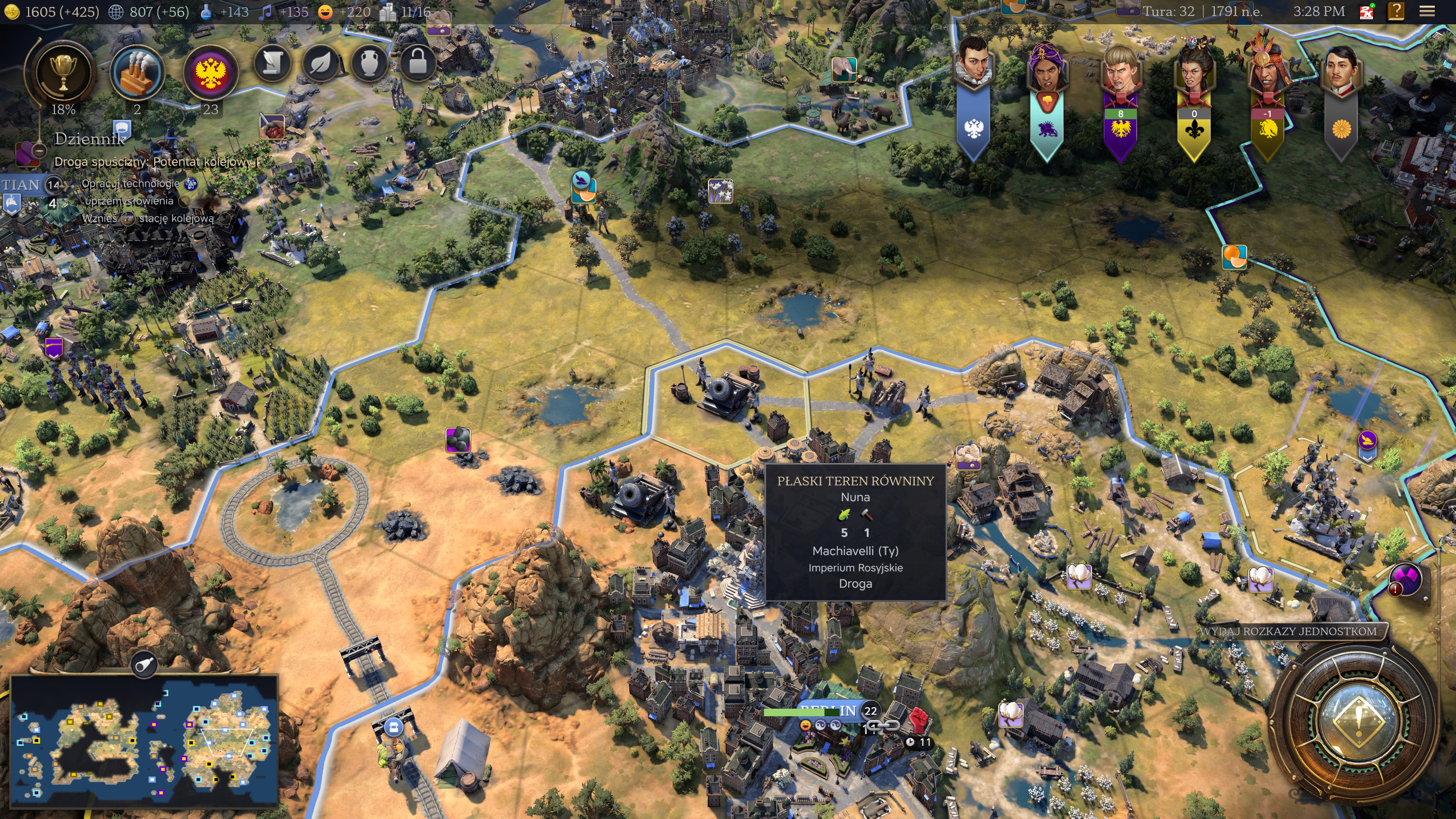The width and height of the screenshot is (1456, 819).
Task: Collapse the Dziennik journal tracker
Action: tap(38, 151)
